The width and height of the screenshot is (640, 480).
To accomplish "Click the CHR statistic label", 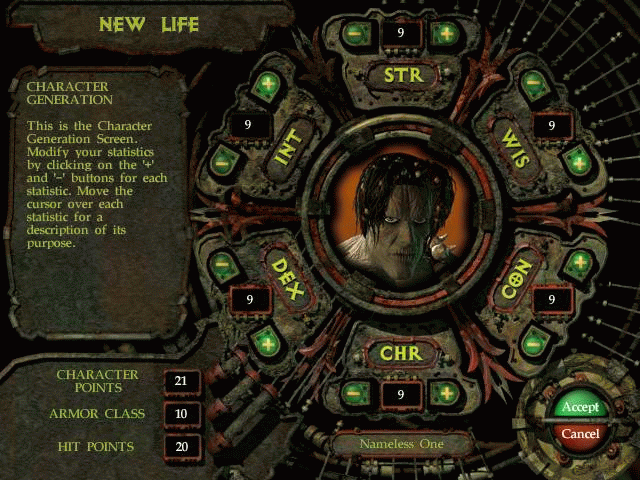I will click(401, 353).
